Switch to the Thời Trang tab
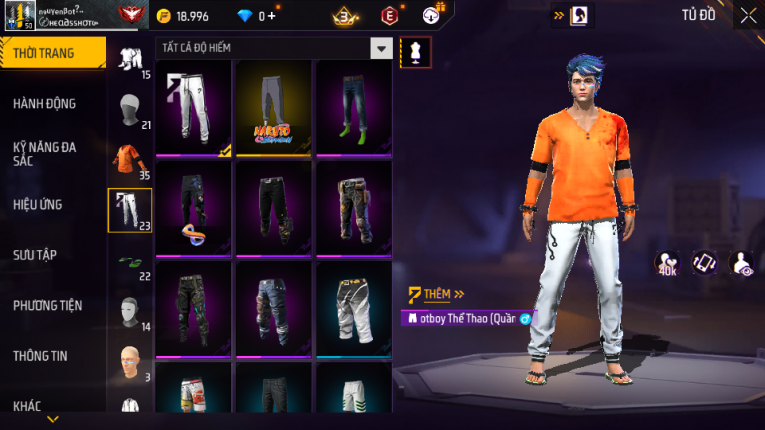The width and height of the screenshot is (765, 430). [45, 53]
